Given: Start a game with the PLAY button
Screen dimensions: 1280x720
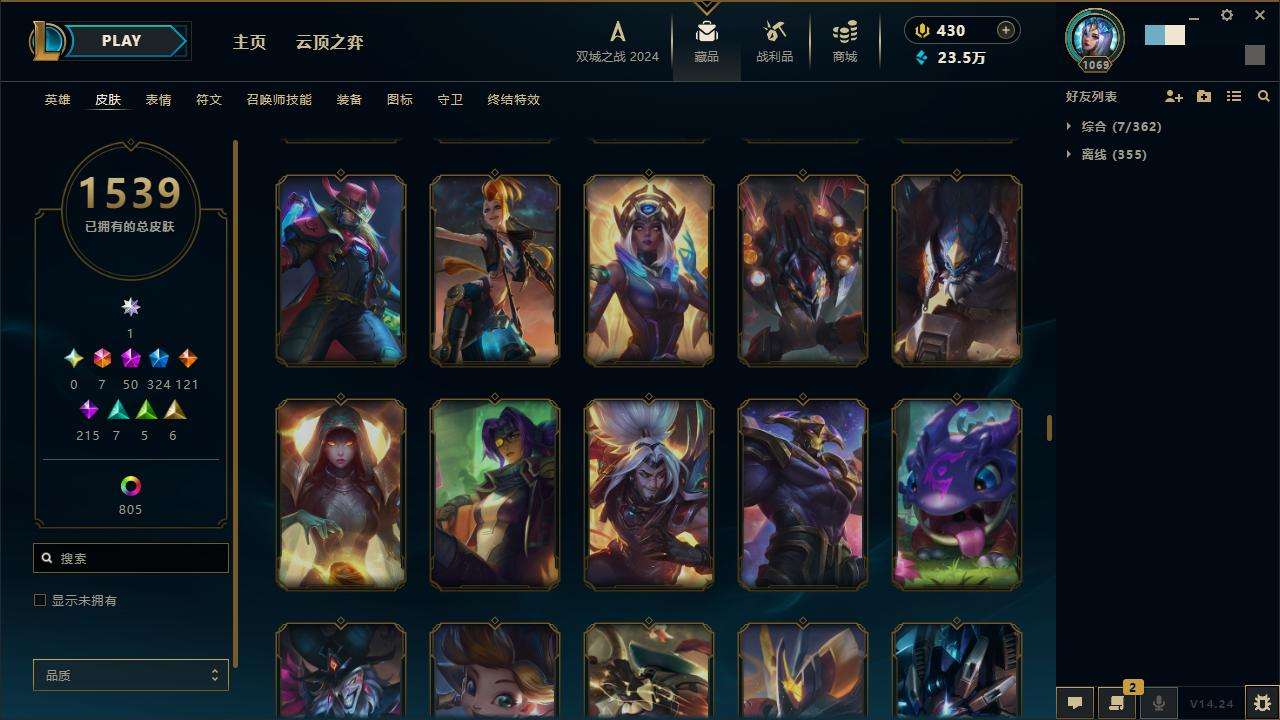Looking at the screenshot, I should coord(121,41).
